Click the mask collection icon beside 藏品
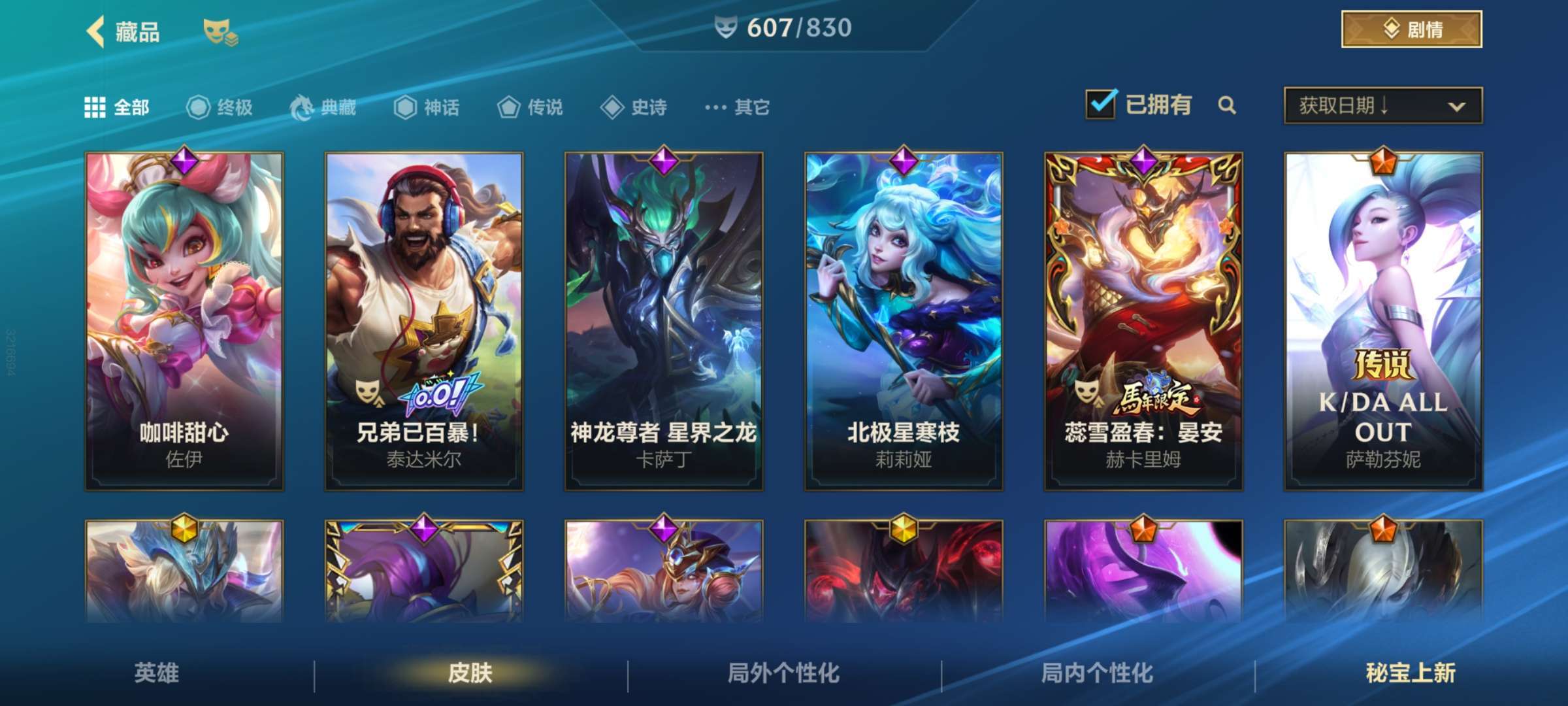The width and height of the screenshot is (1568, 706). (x=219, y=29)
